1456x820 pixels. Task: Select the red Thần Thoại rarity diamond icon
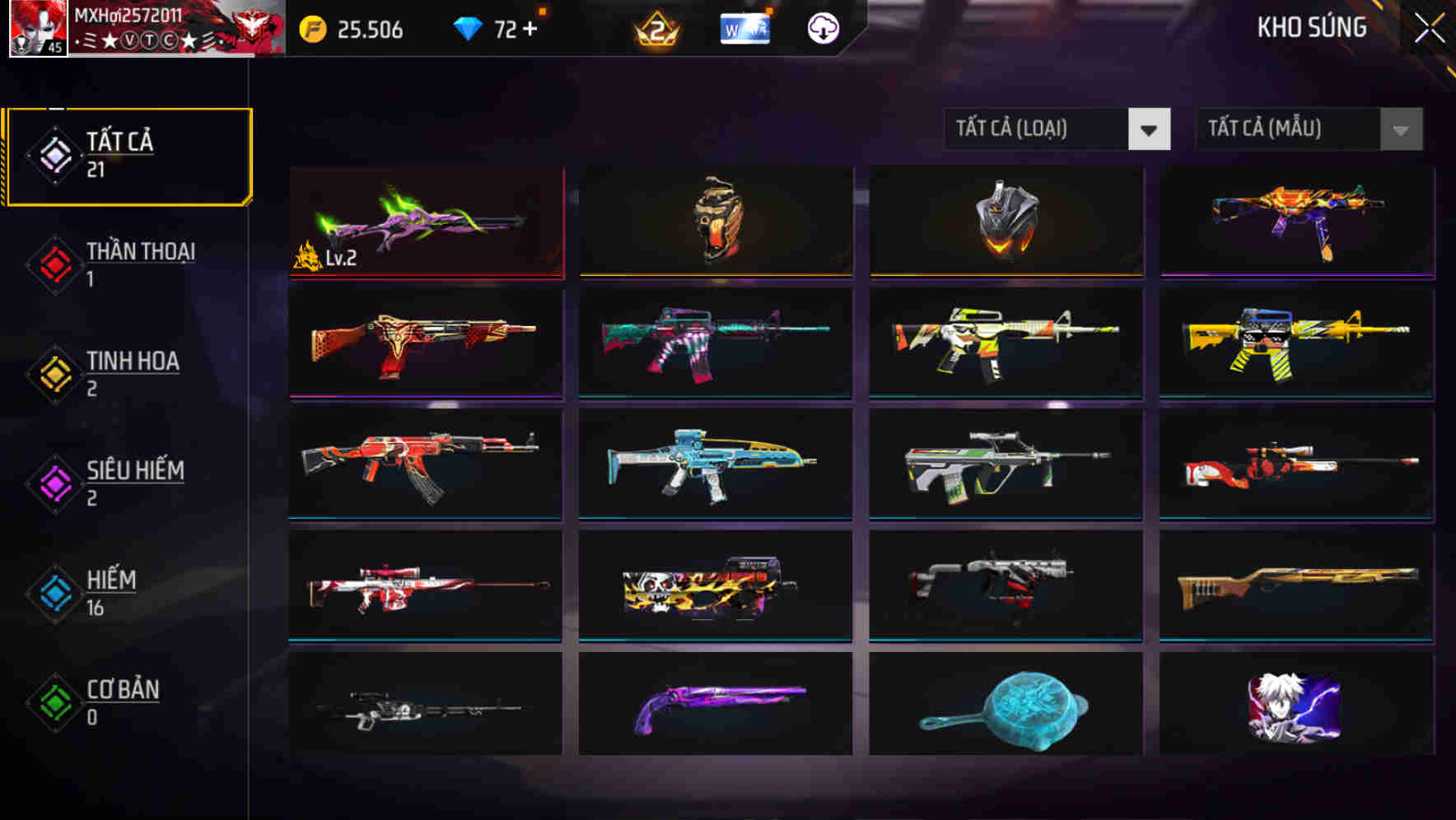click(x=53, y=263)
